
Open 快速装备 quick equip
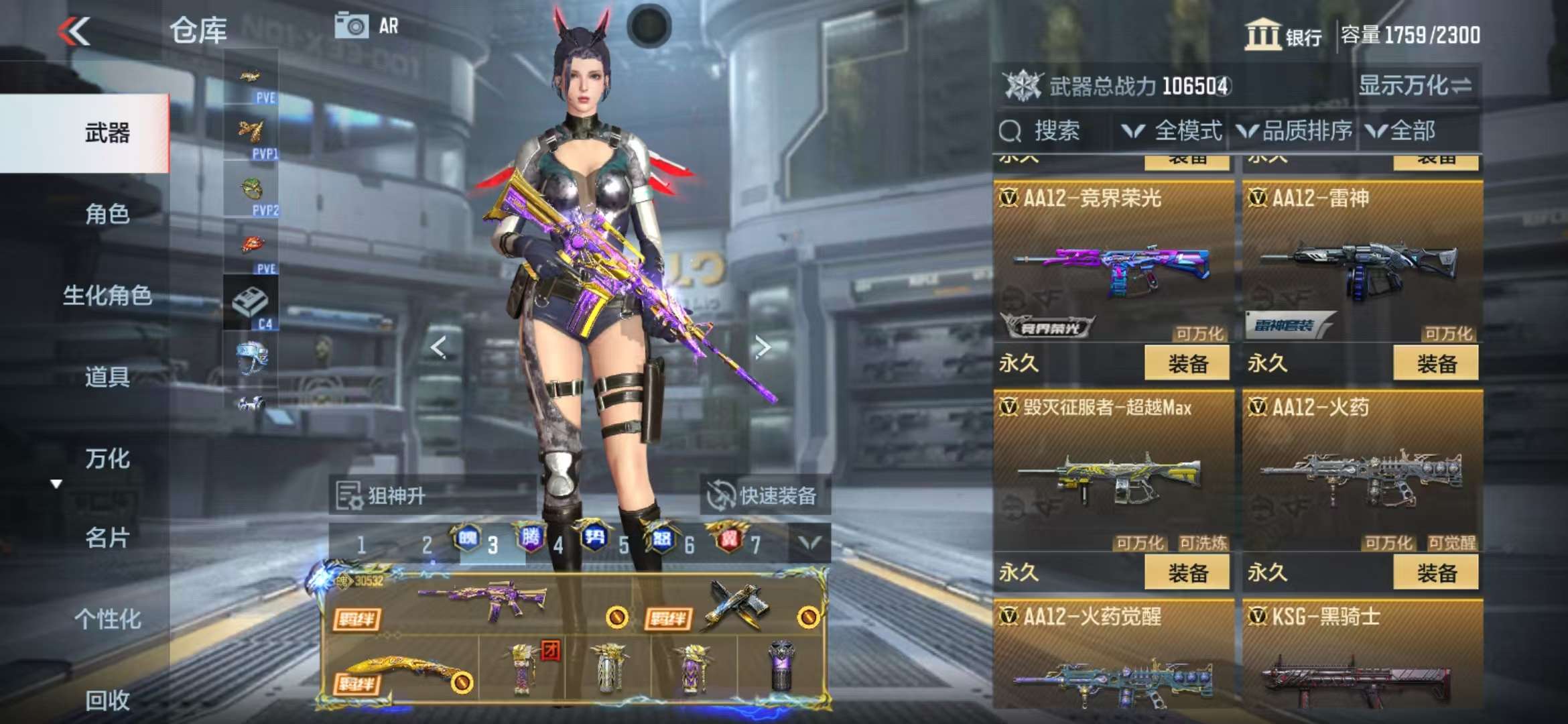click(x=765, y=496)
